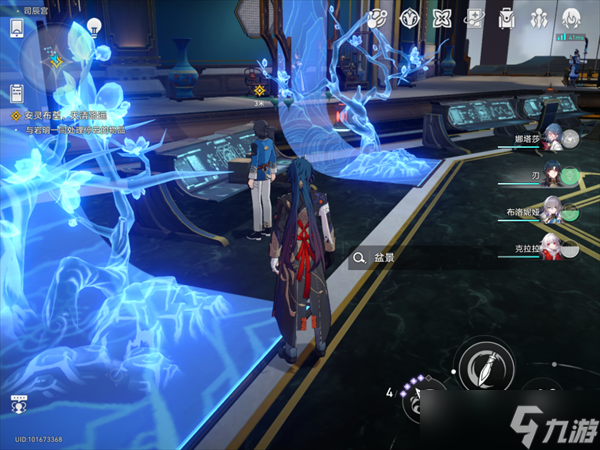
Task: Tap the lightbulb hint icon
Action: point(93,26)
